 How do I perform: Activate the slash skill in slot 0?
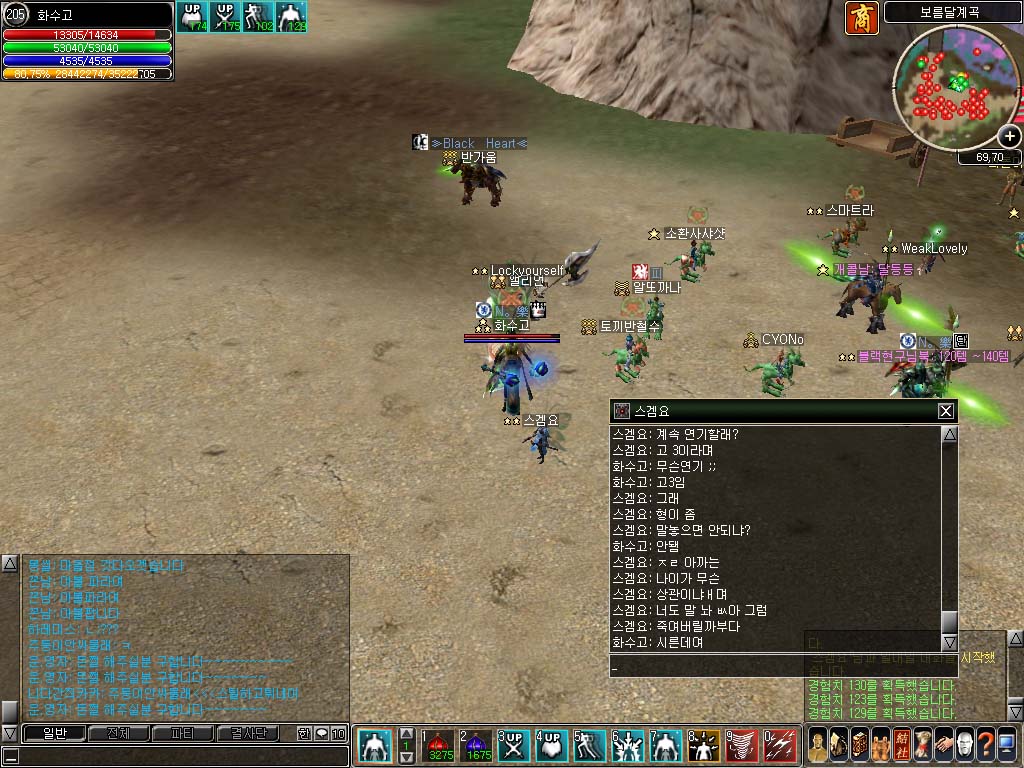pos(780,746)
